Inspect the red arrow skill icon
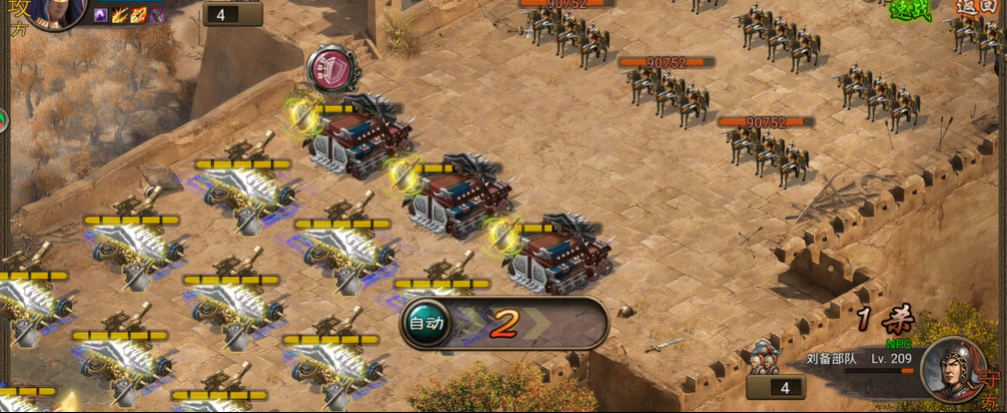Image resolution: width=1007 pixels, height=413 pixels. [x=139, y=15]
